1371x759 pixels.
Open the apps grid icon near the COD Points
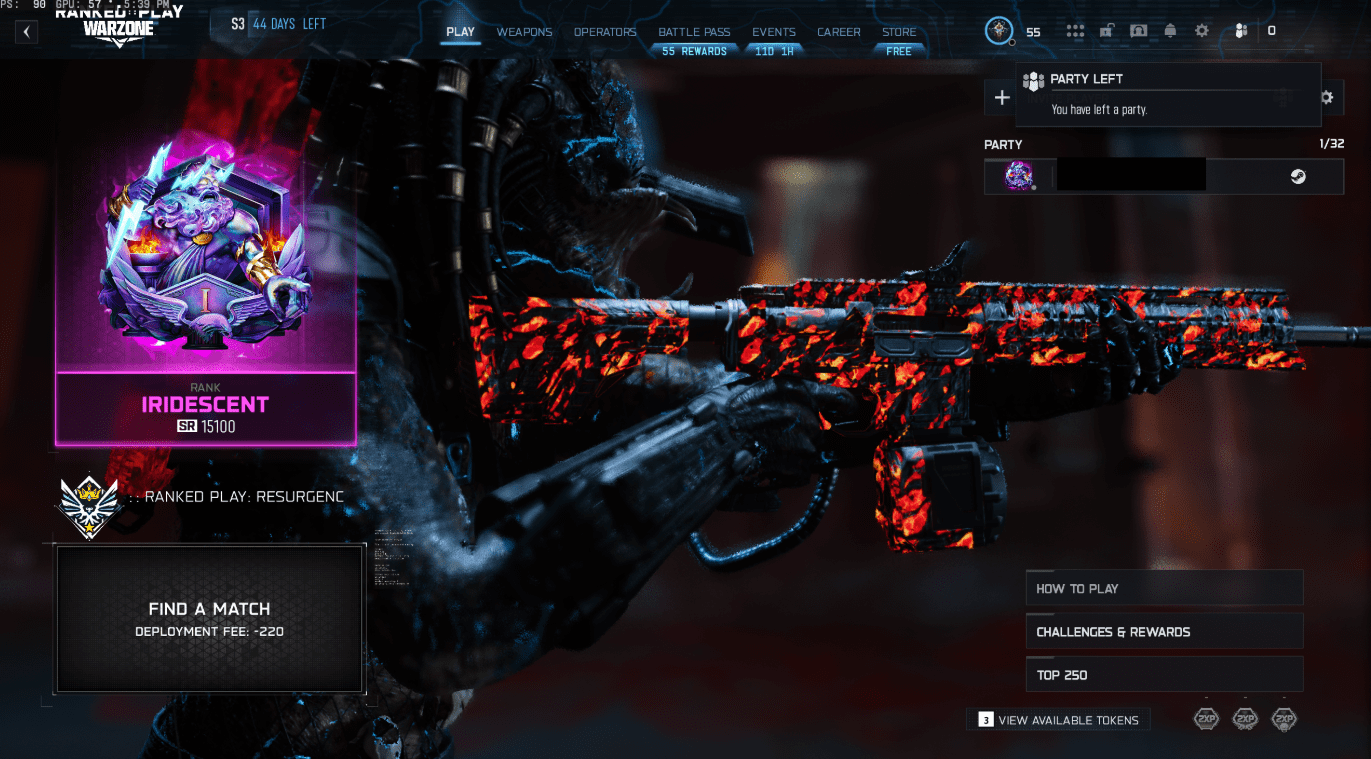(x=1075, y=31)
